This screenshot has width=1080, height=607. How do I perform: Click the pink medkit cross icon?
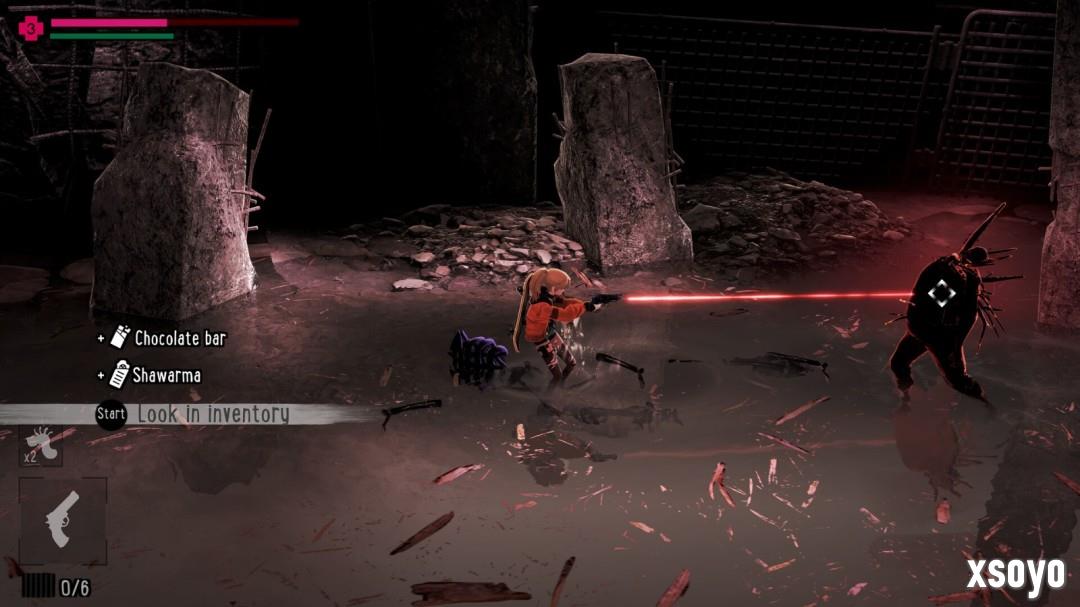pyautogui.click(x=31, y=29)
